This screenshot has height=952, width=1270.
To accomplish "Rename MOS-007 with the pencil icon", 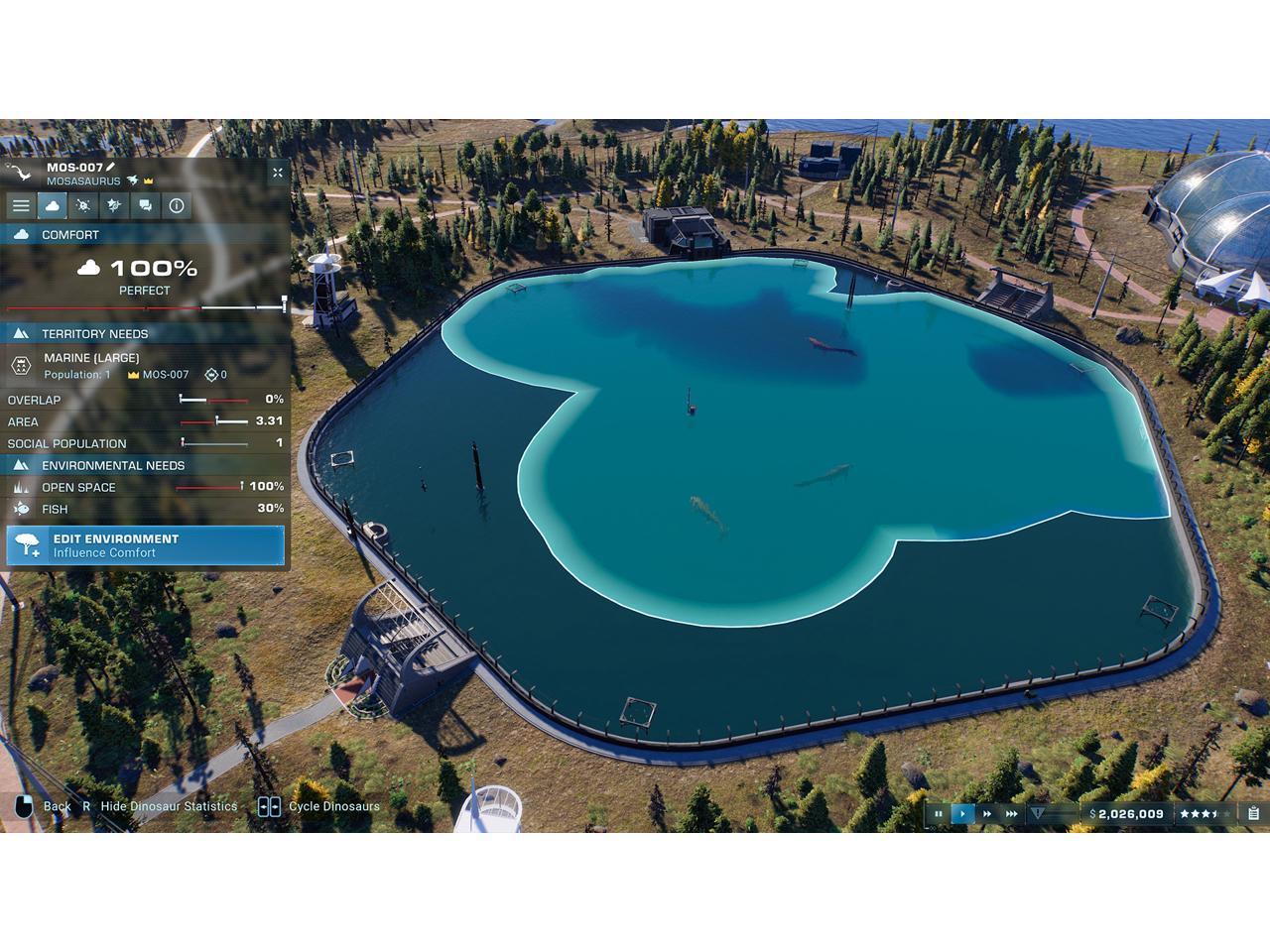I will pyautogui.click(x=111, y=167).
